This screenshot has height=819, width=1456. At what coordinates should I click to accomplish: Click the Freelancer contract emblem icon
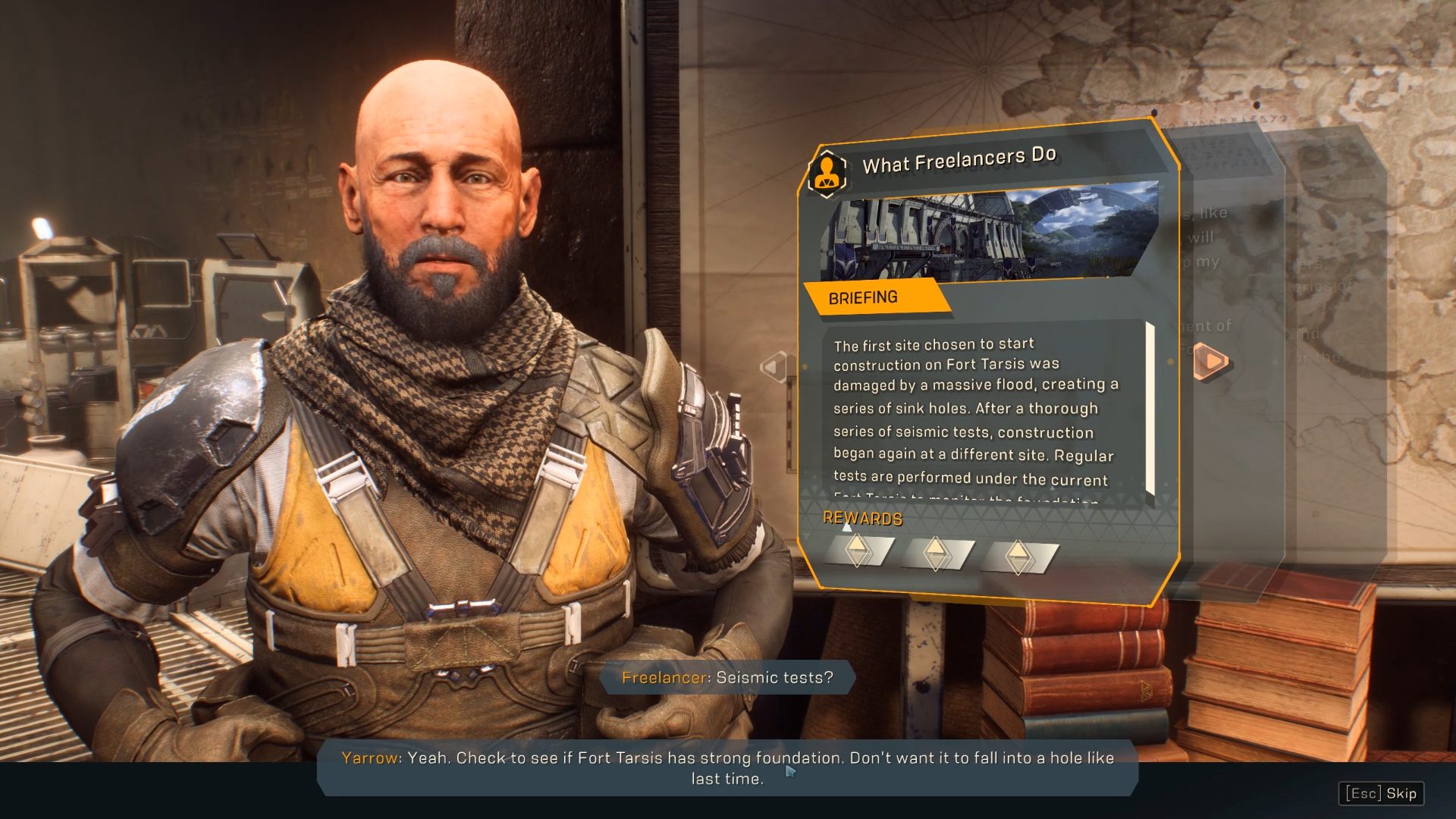pyautogui.click(x=827, y=172)
